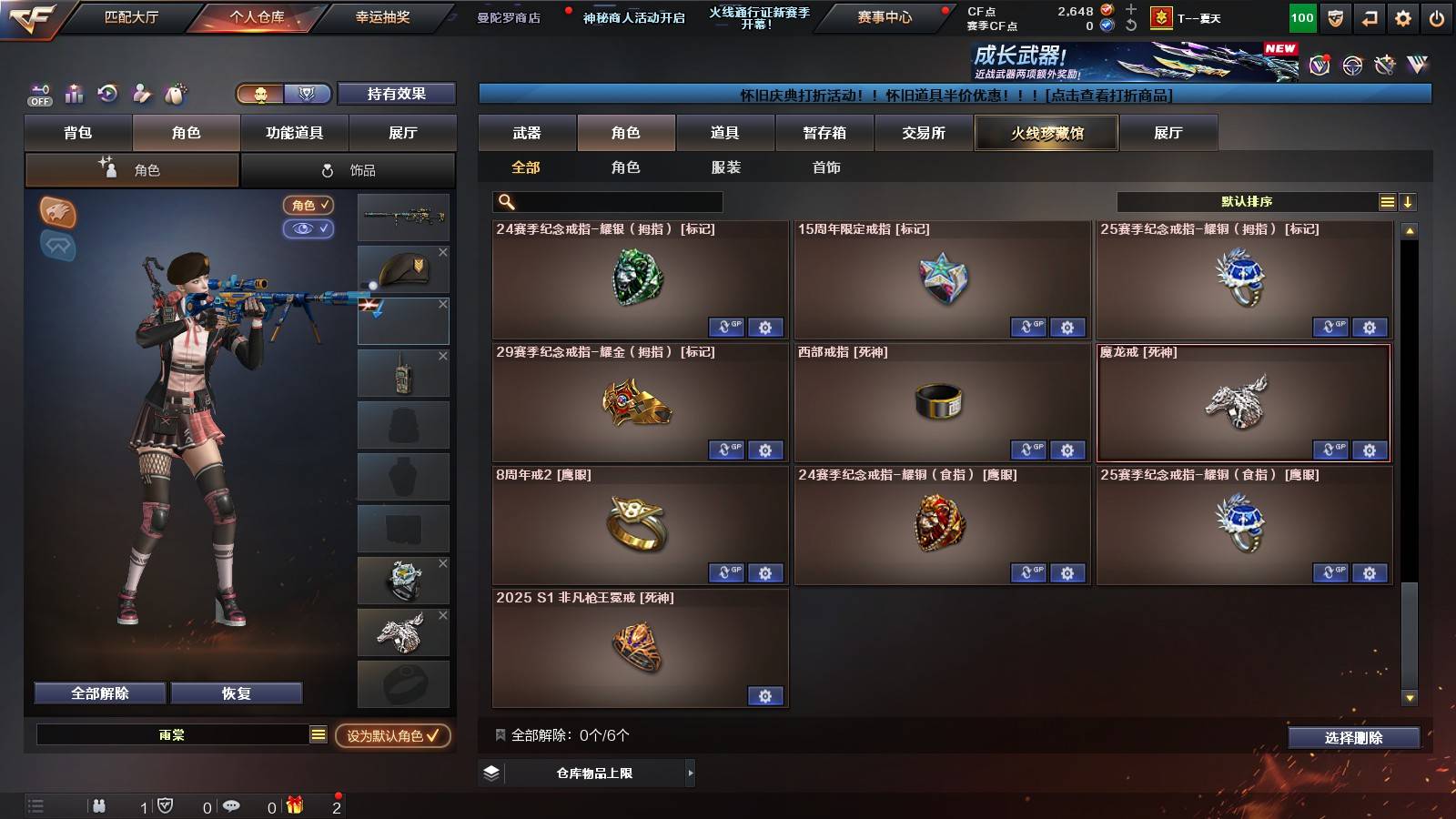The height and width of the screenshot is (819, 1456).
Task: Select the 首饰 sub-tab in 火线珍藏馆
Action: (x=824, y=167)
